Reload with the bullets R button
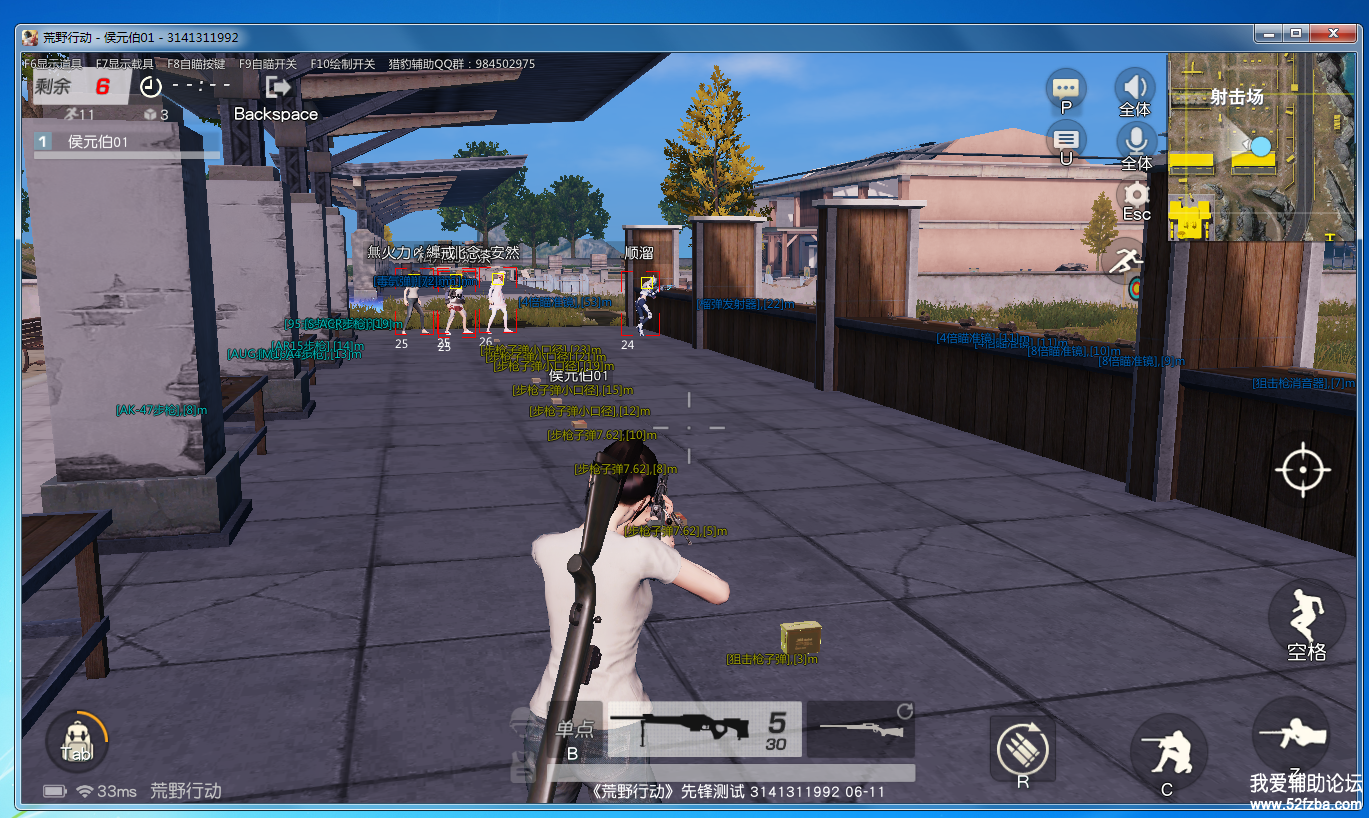 [1022, 748]
